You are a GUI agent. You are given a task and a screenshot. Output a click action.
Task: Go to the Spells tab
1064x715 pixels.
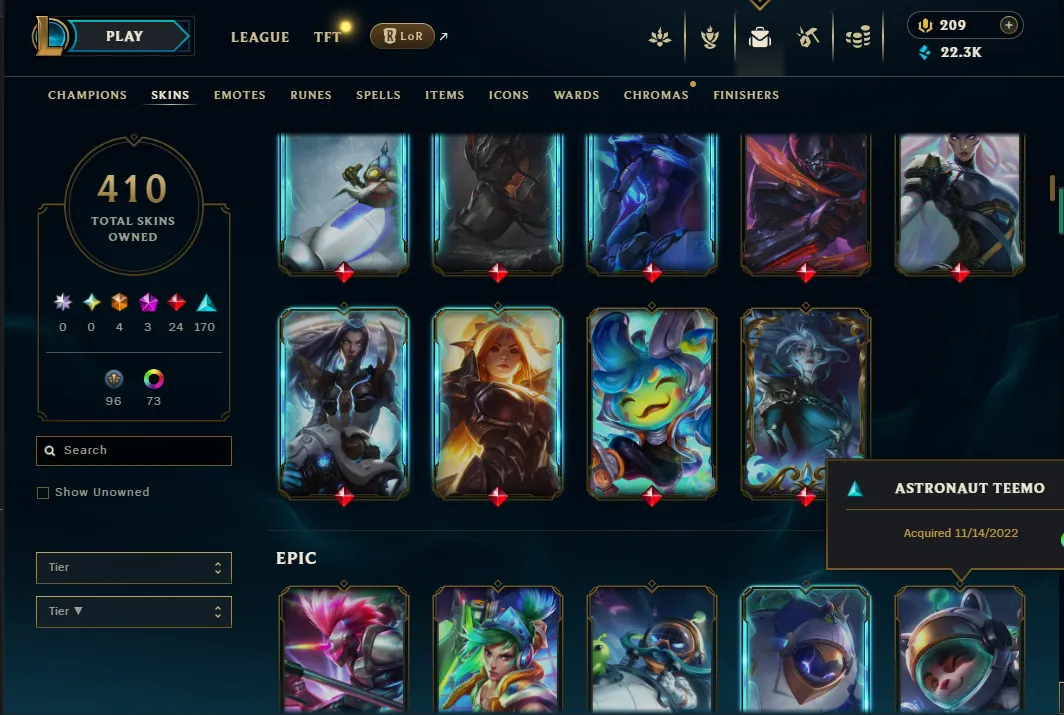[x=378, y=95]
